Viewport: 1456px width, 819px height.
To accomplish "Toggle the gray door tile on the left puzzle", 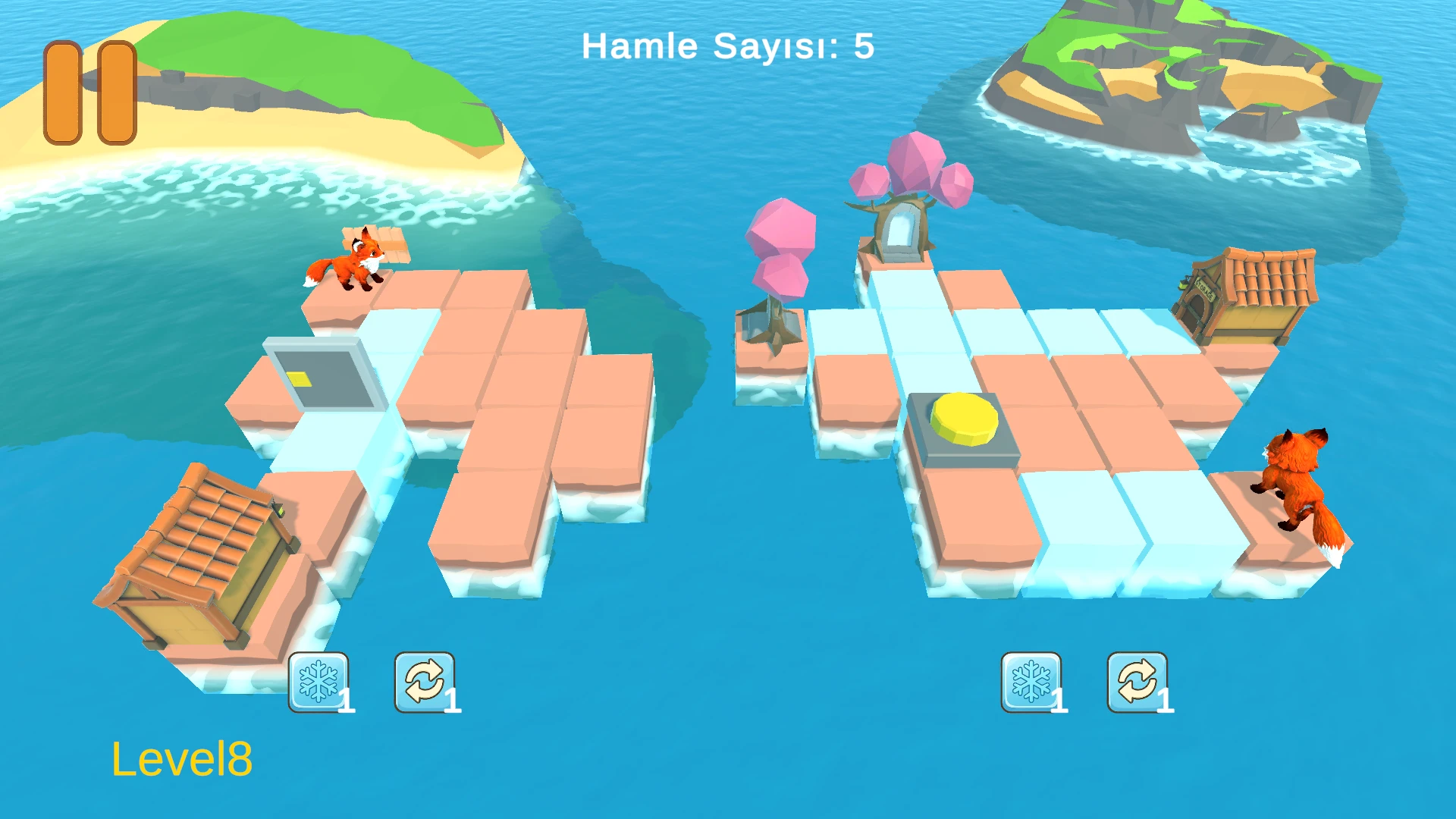I will (326, 372).
